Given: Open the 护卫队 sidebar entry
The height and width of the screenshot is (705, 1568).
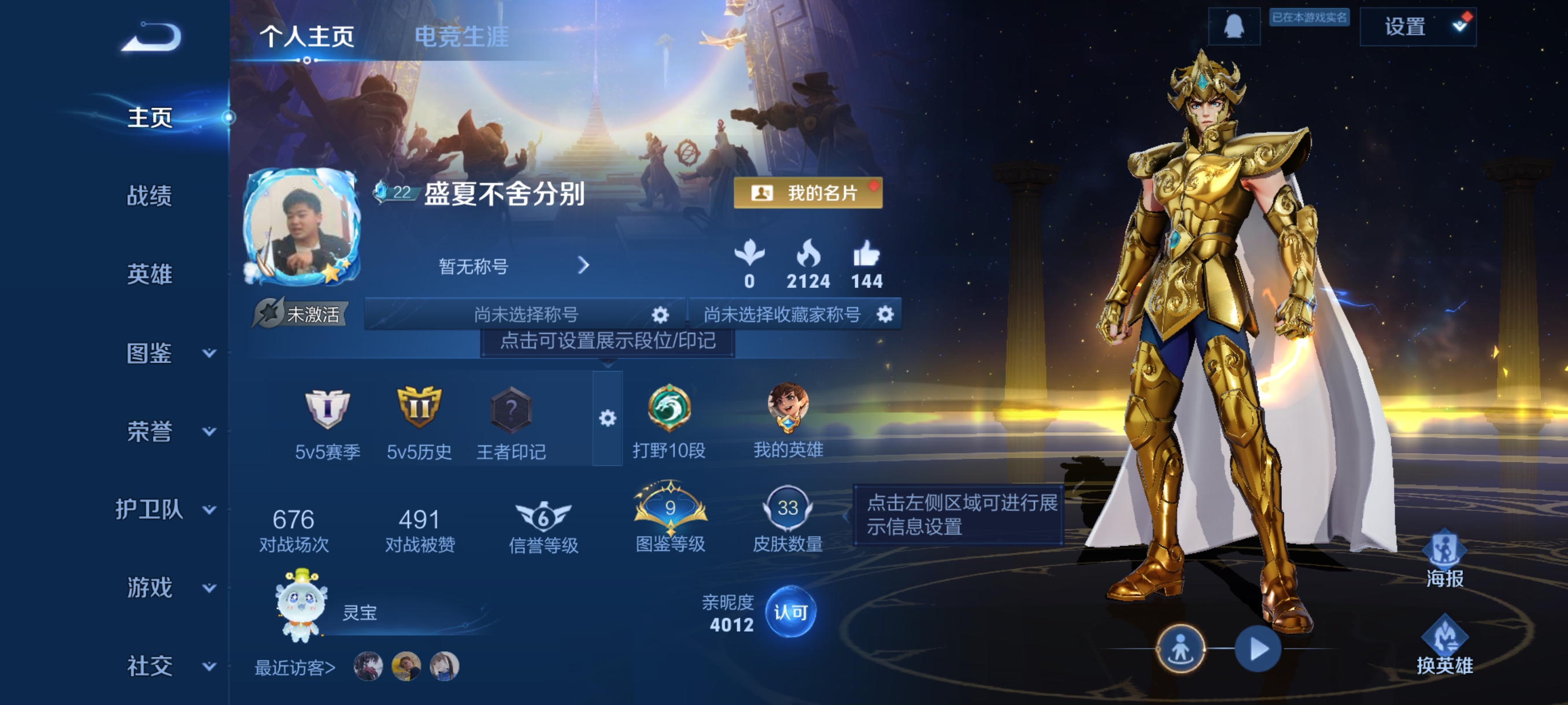Looking at the screenshot, I should click(x=165, y=510).
